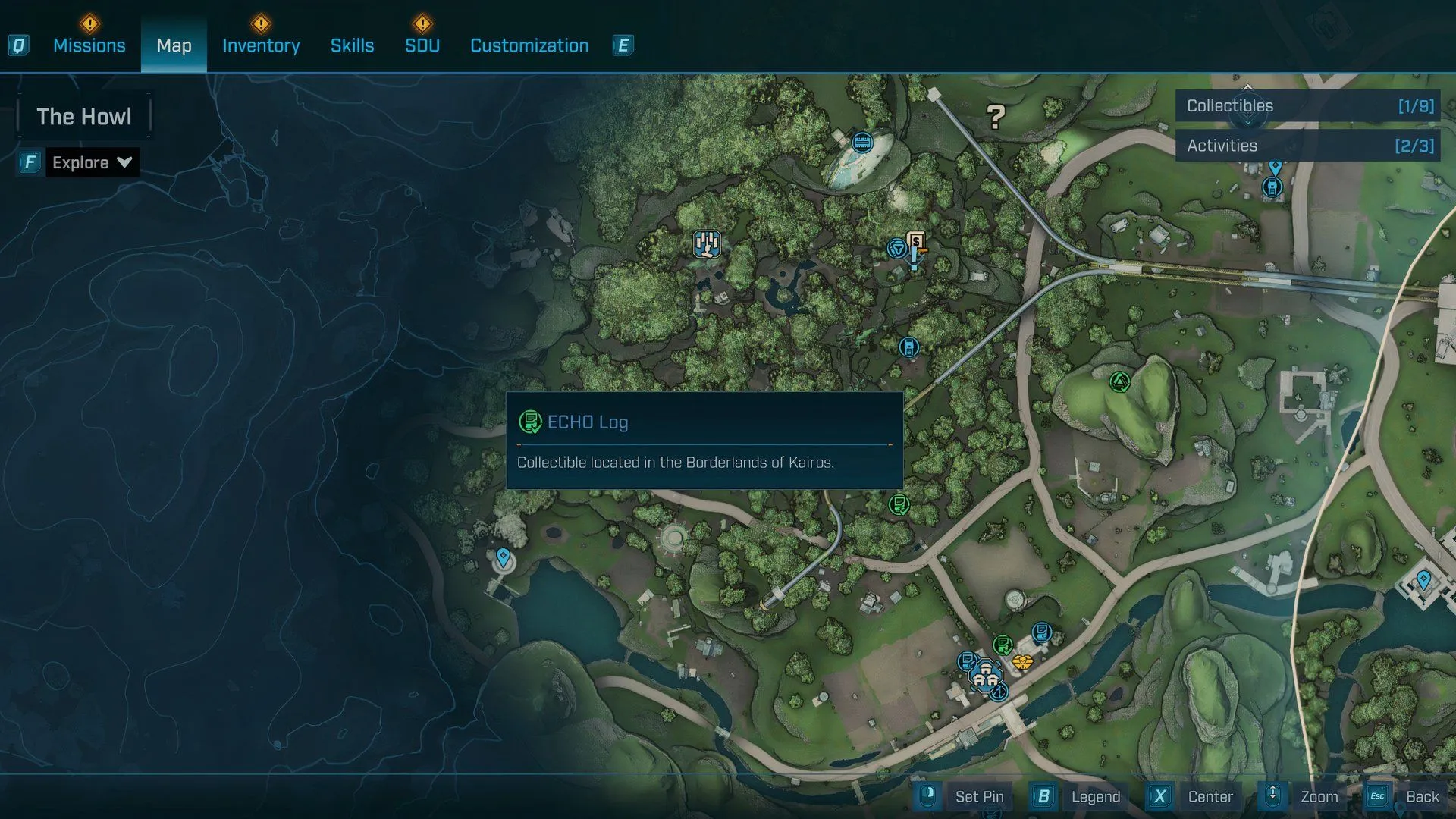Switch to the Missions tab
The image size is (1456, 819).
click(x=89, y=45)
